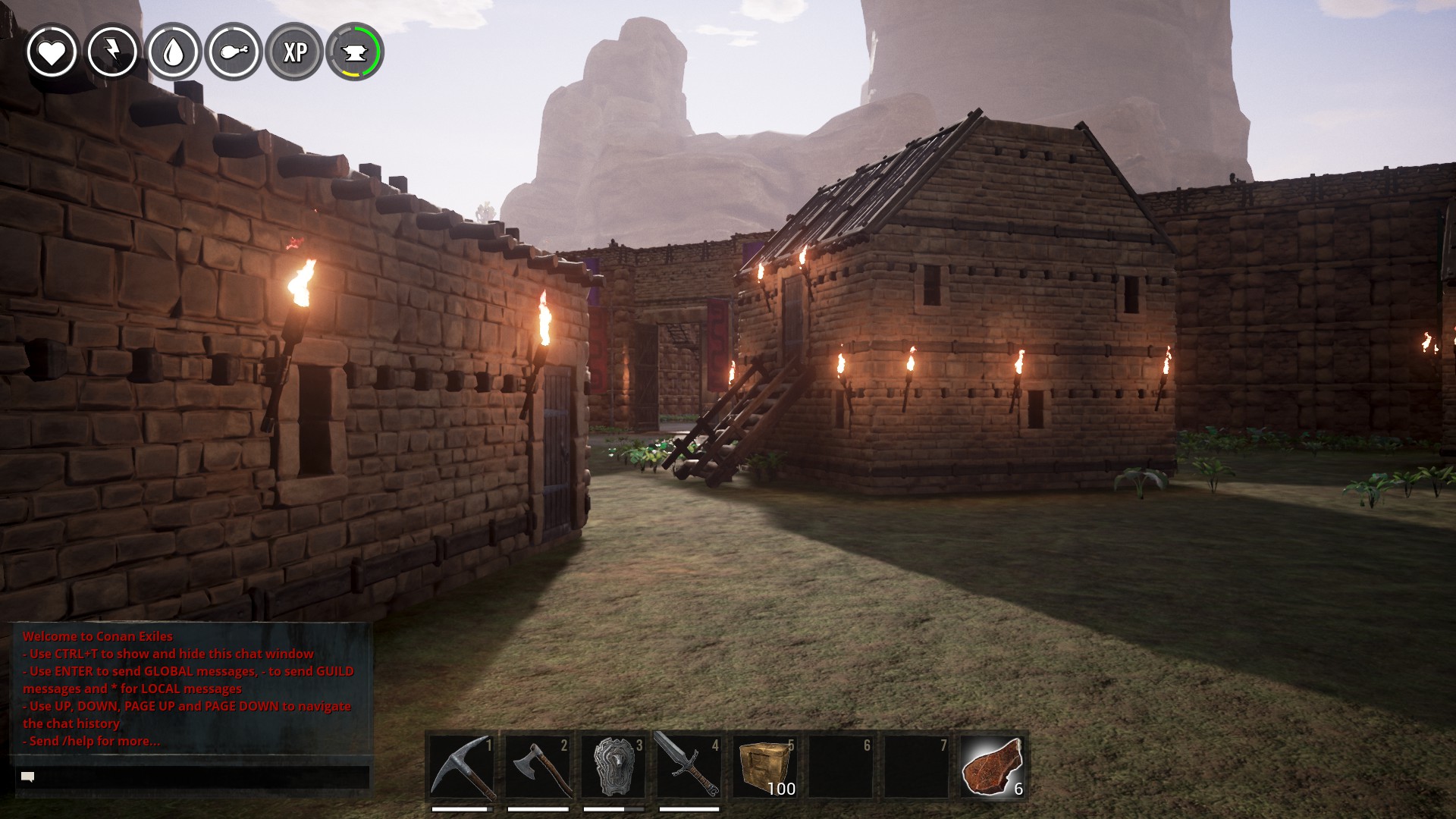
Task: Click the heart health status icon
Action: (x=52, y=52)
